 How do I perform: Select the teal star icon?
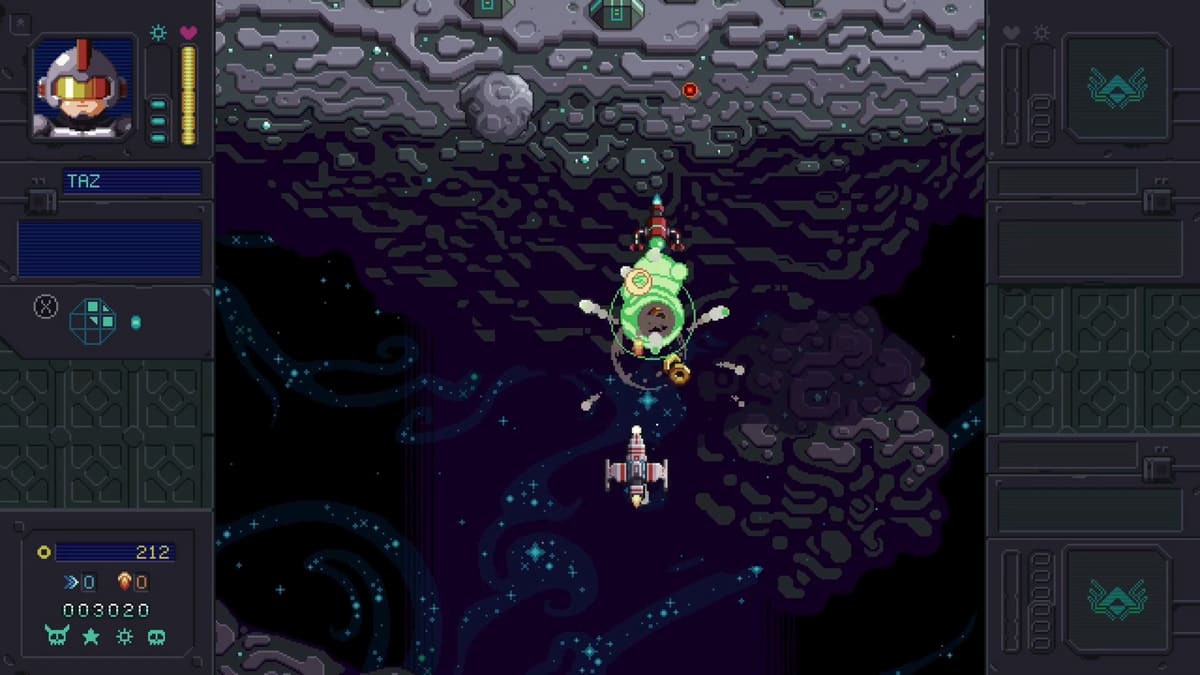[91, 636]
